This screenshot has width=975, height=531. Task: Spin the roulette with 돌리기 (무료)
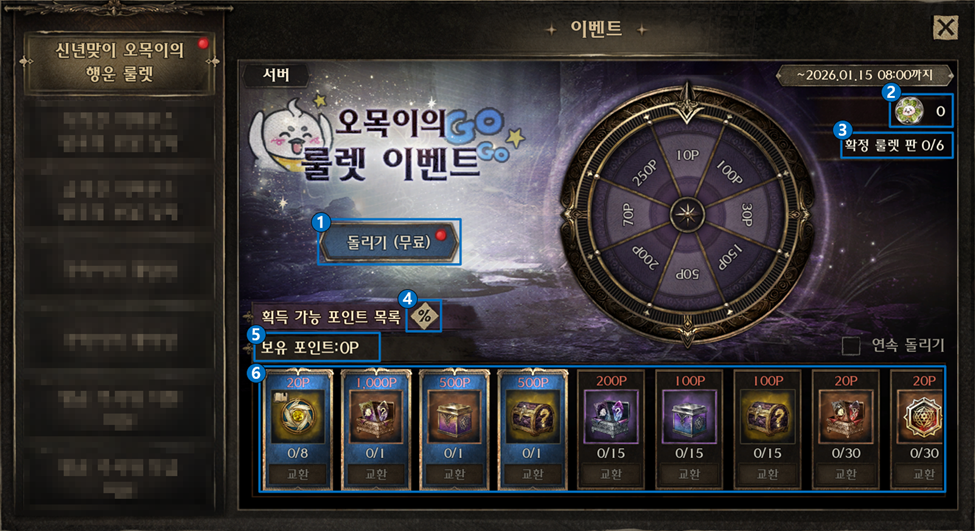390,242
